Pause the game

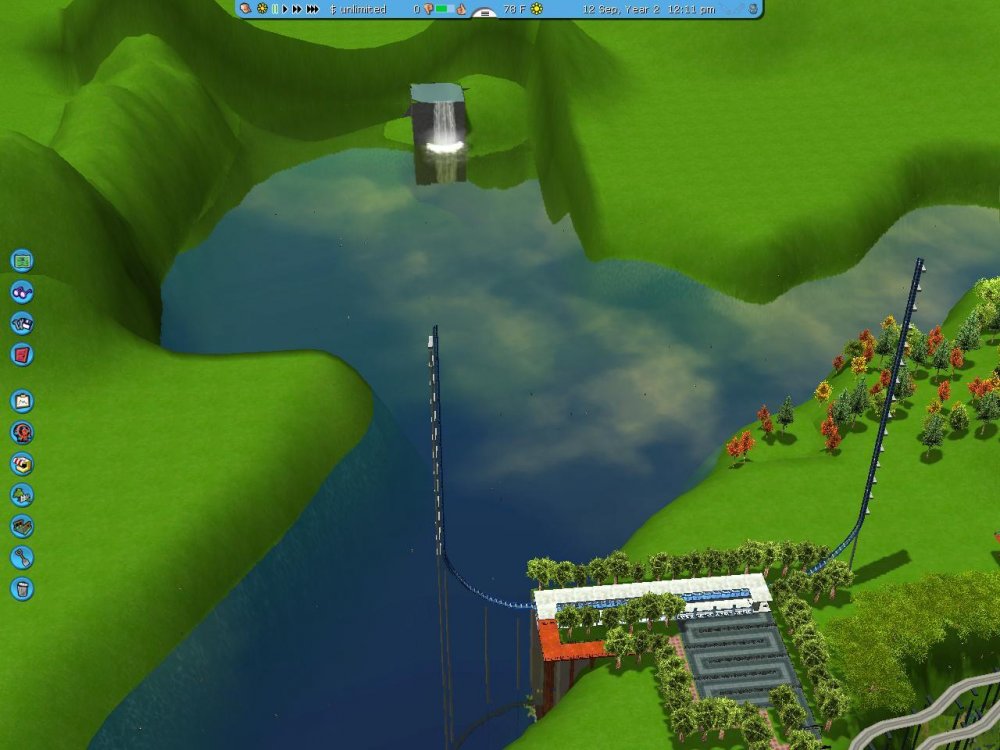(275, 9)
